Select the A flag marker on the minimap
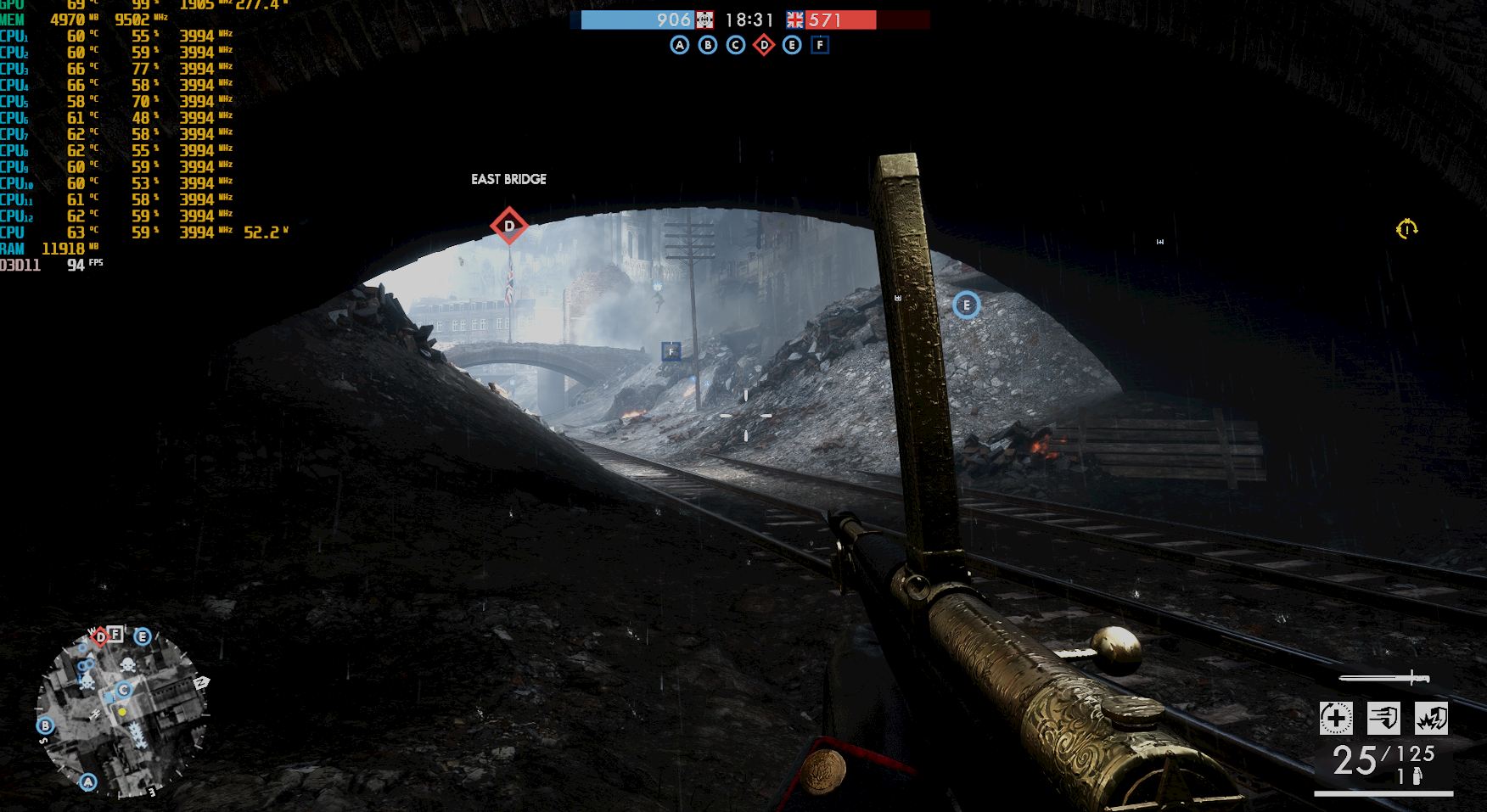Image resolution: width=1487 pixels, height=812 pixels. pyautogui.click(x=88, y=782)
